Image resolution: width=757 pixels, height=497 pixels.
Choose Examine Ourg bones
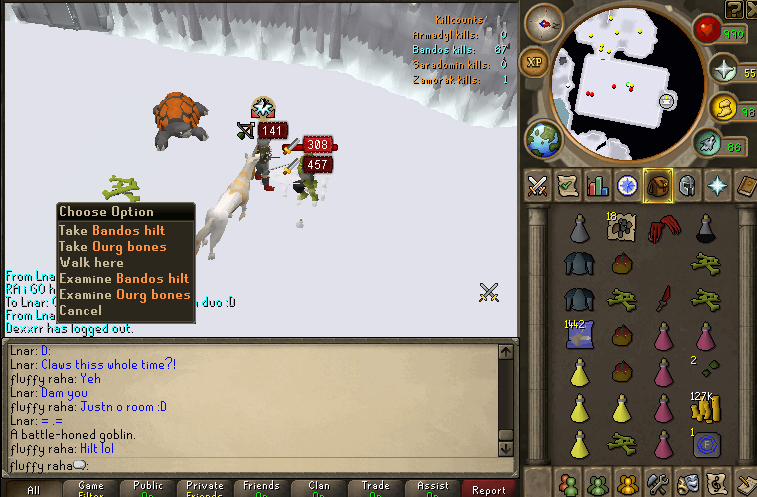tap(124, 295)
